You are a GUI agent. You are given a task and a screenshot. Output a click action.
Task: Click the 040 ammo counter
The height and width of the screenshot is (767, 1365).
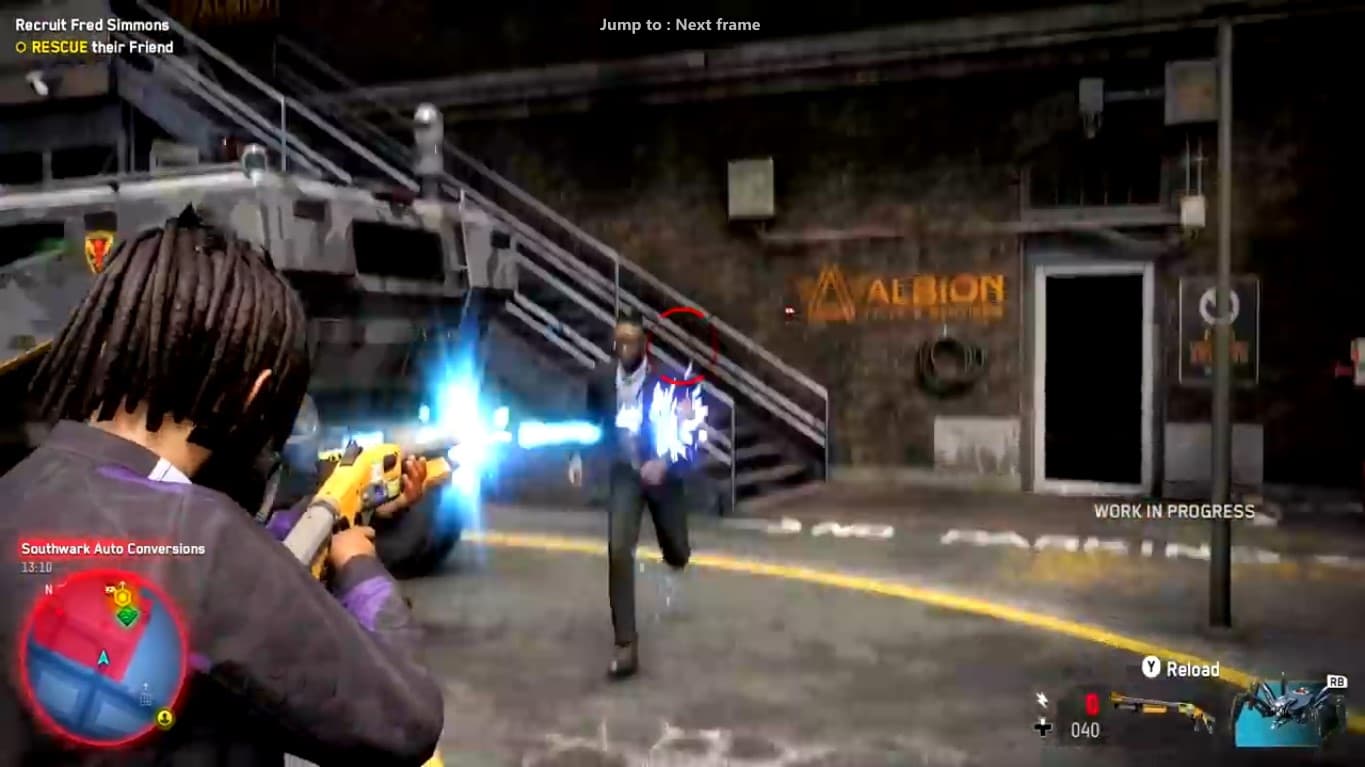point(1084,730)
